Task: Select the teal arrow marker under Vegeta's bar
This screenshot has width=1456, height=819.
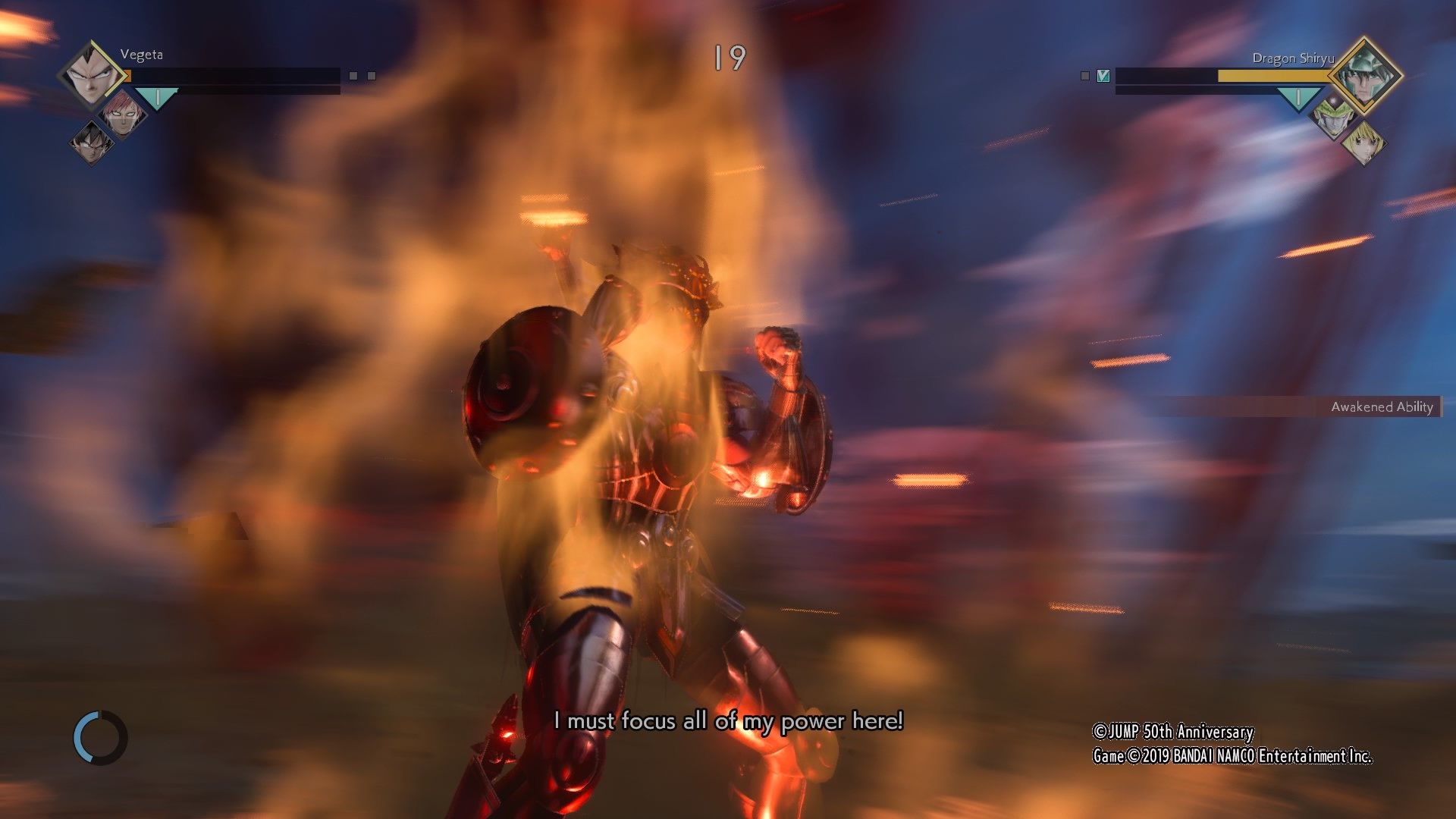Action: tap(156, 96)
